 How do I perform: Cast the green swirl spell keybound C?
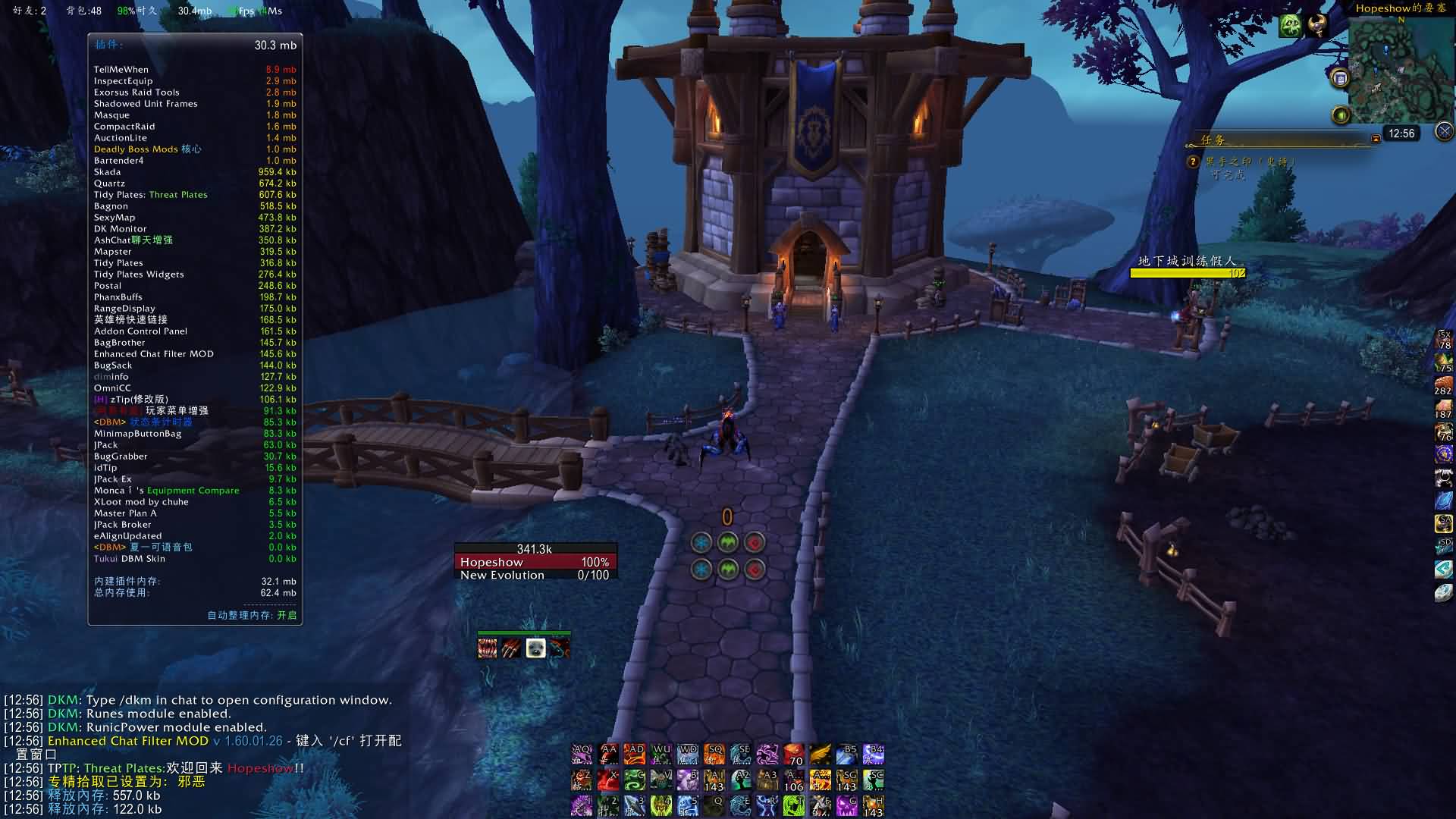click(635, 780)
